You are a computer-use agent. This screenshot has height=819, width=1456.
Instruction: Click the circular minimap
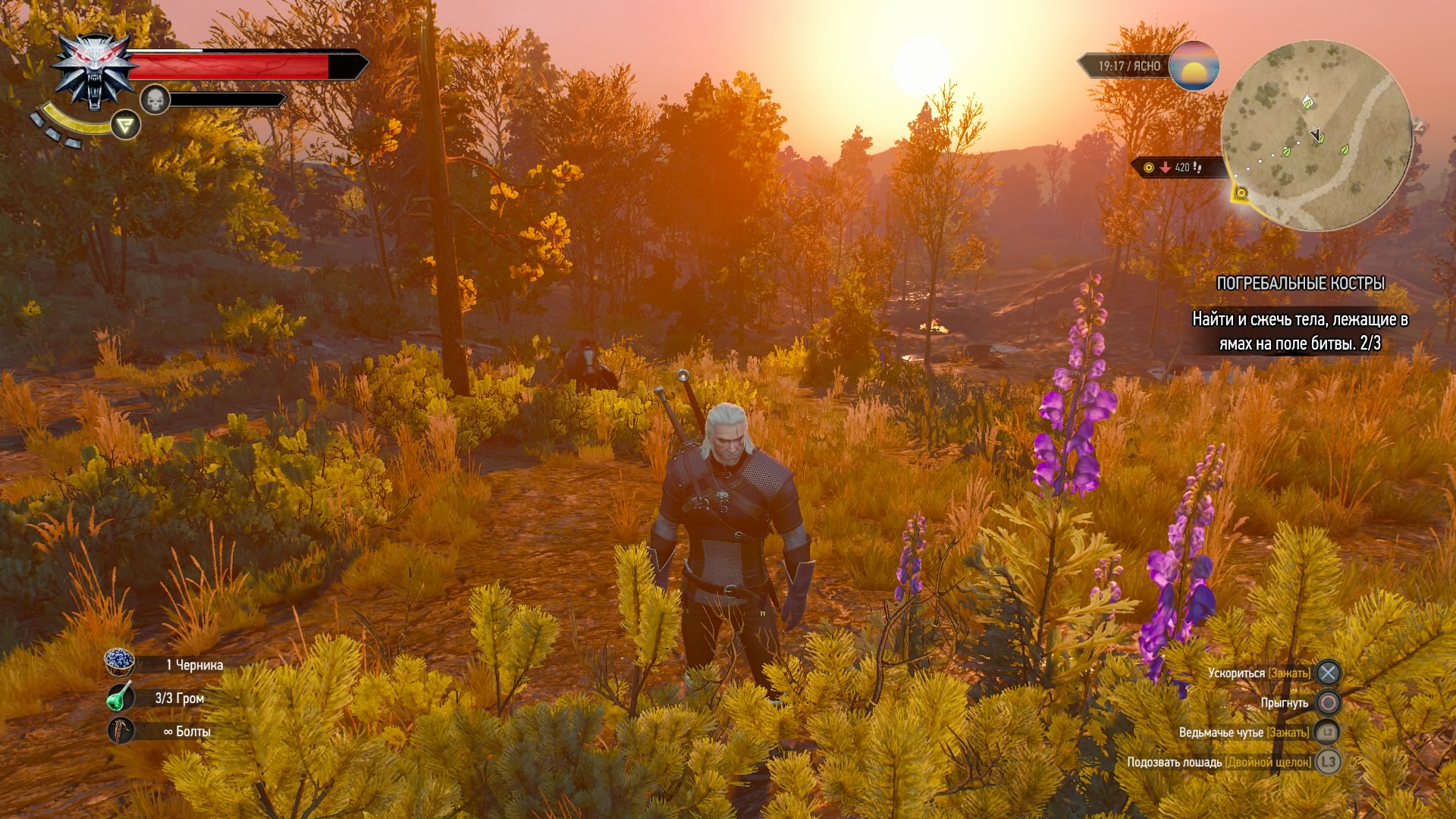pyautogui.click(x=1316, y=136)
